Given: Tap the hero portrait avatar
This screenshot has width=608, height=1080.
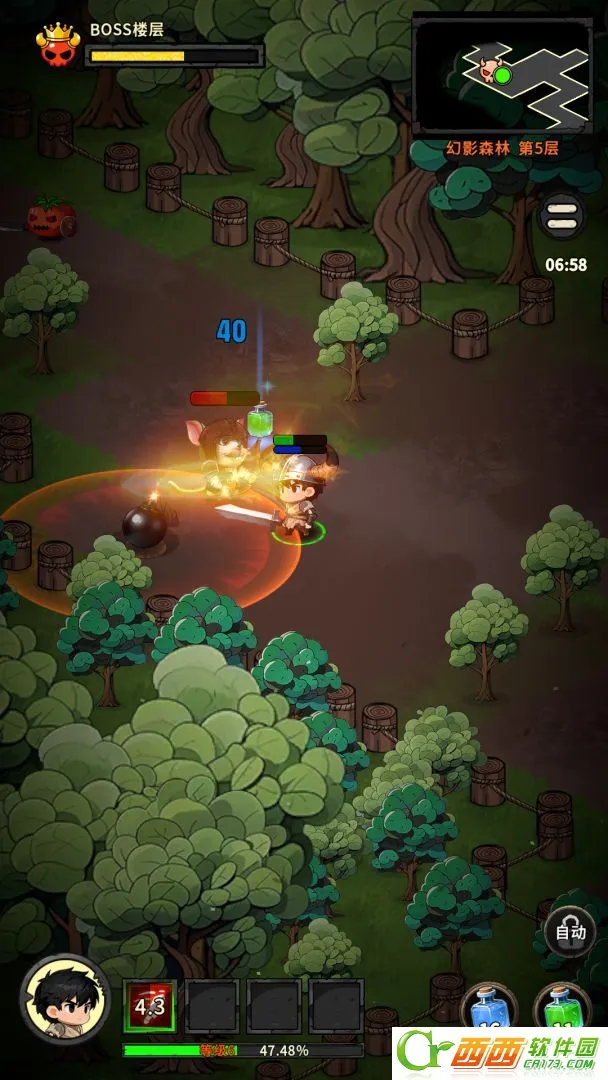Looking at the screenshot, I should (x=65, y=997).
